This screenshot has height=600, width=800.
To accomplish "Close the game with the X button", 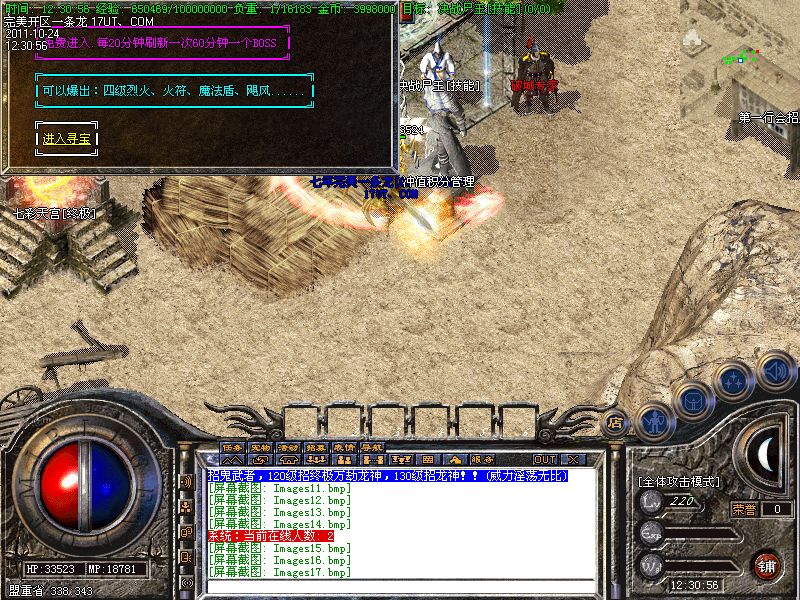I will tap(574, 459).
